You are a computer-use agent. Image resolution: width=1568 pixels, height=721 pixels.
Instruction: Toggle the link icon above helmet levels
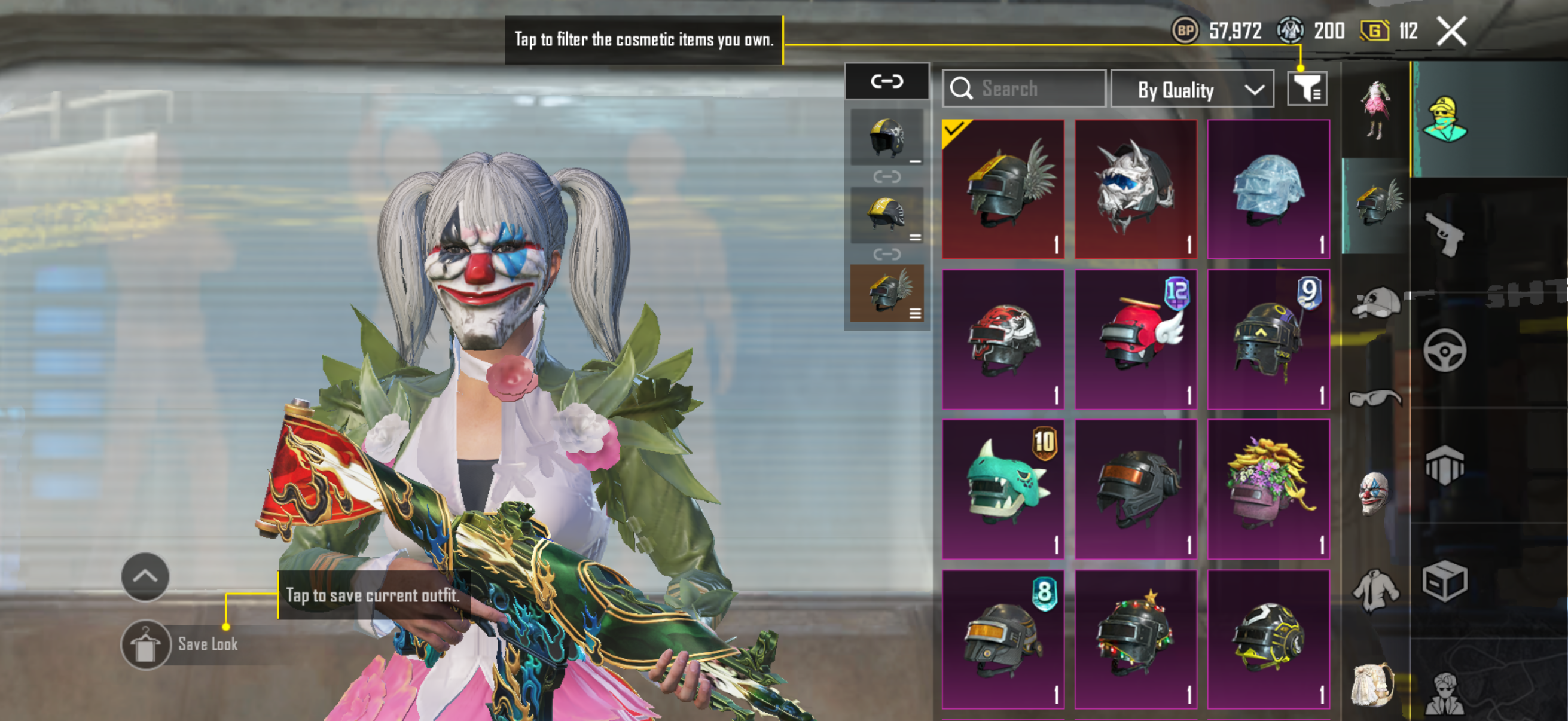click(x=886, y=81)
